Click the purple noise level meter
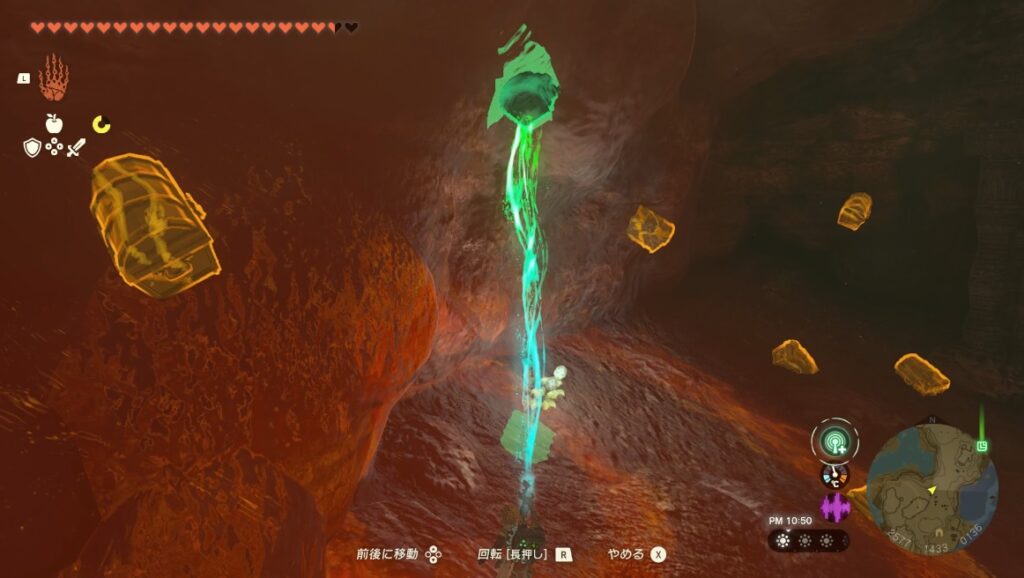This screenshot has width=1024, height=578. (834, 507)
